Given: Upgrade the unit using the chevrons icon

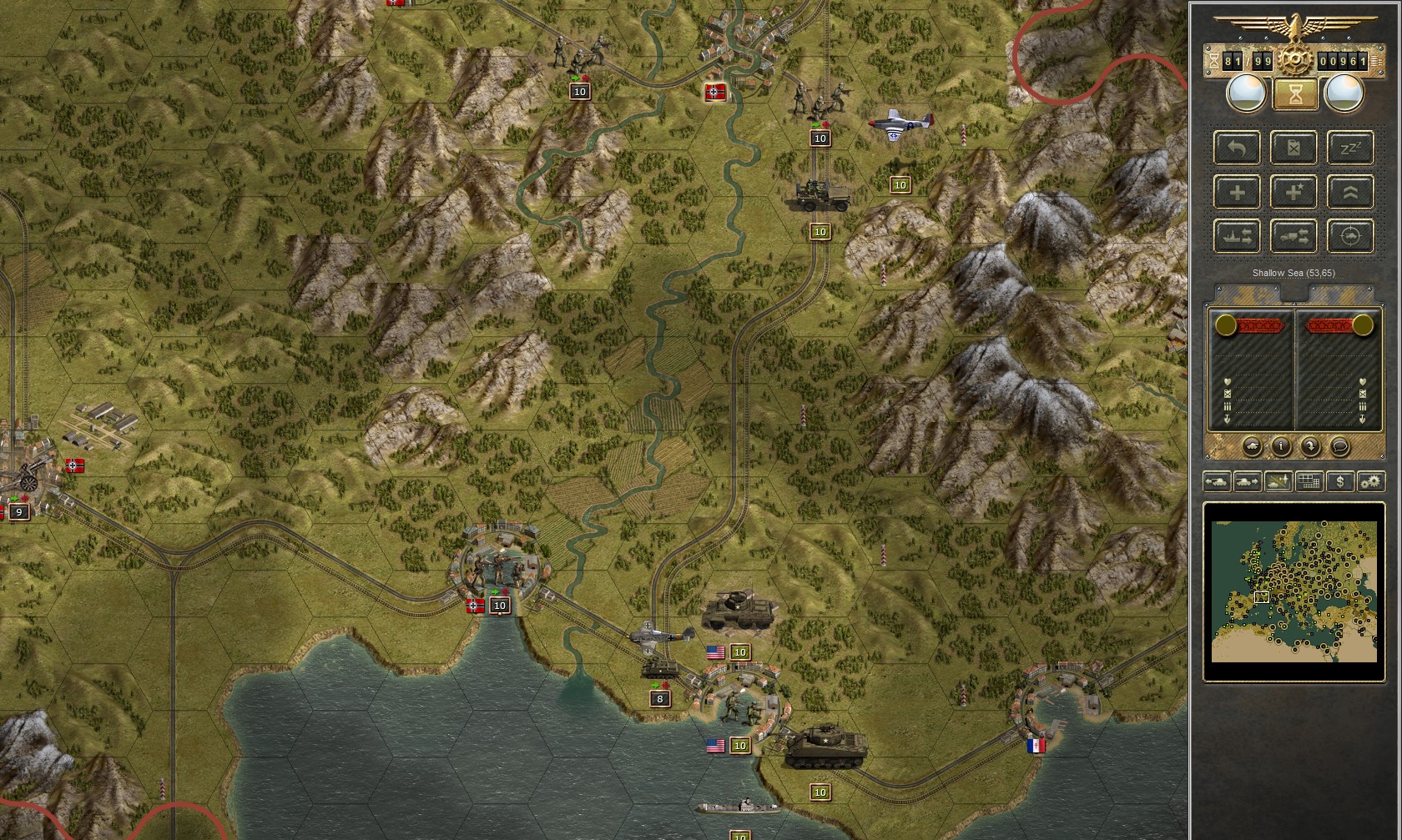Looking at the screenshot, I should (1350, 192).
